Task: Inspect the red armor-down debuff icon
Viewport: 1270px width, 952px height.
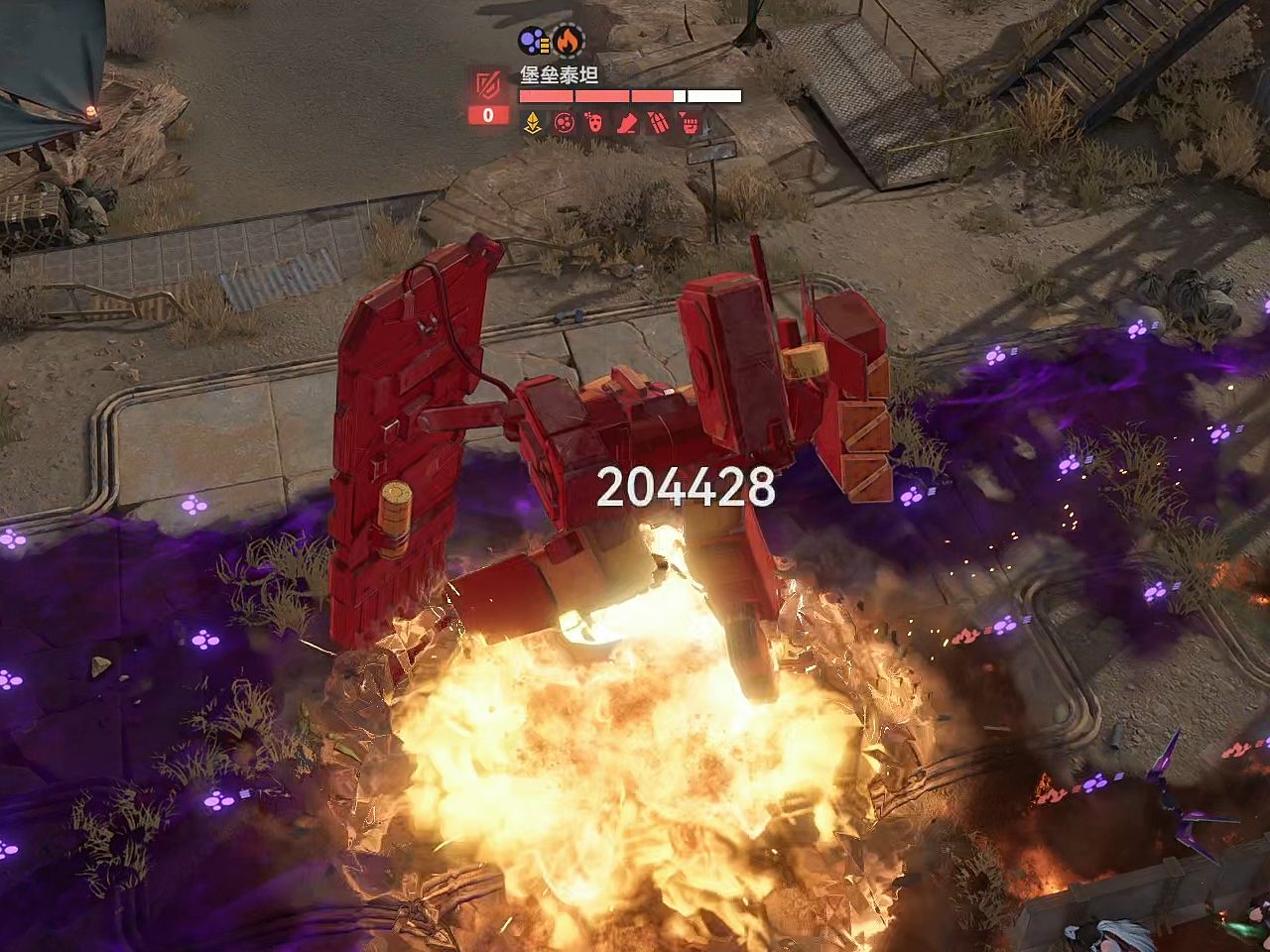Action: [658, 123]
